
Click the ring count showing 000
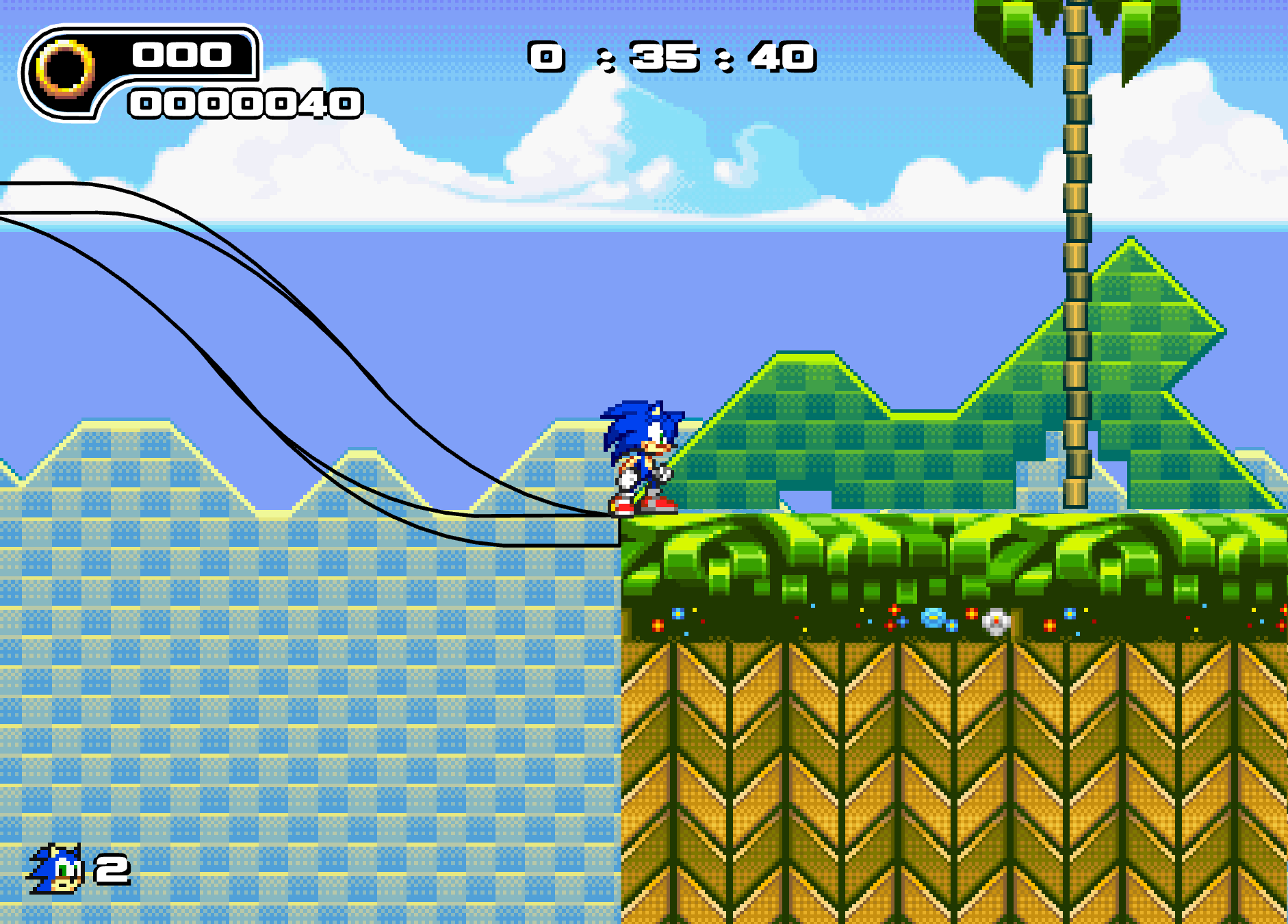[181, 55]
